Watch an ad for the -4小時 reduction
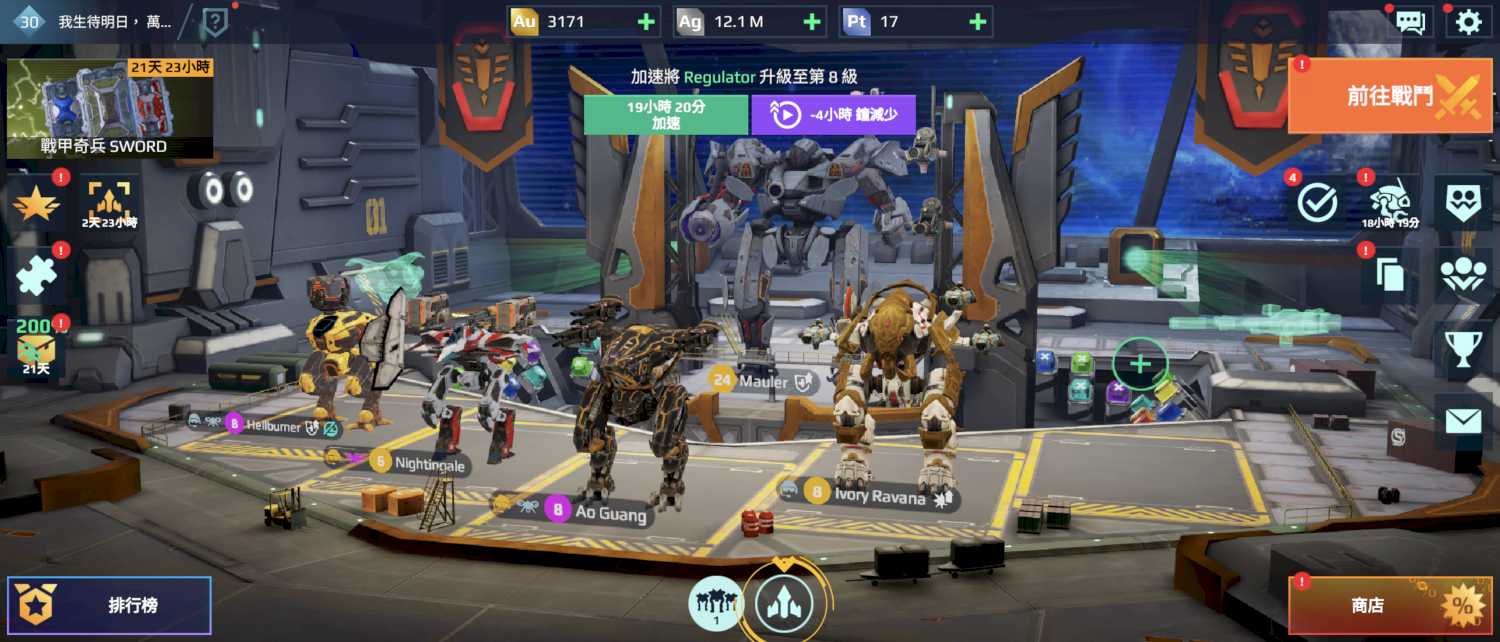The height and width of the screenshot is (642, 1500). (x=833, y=114)
